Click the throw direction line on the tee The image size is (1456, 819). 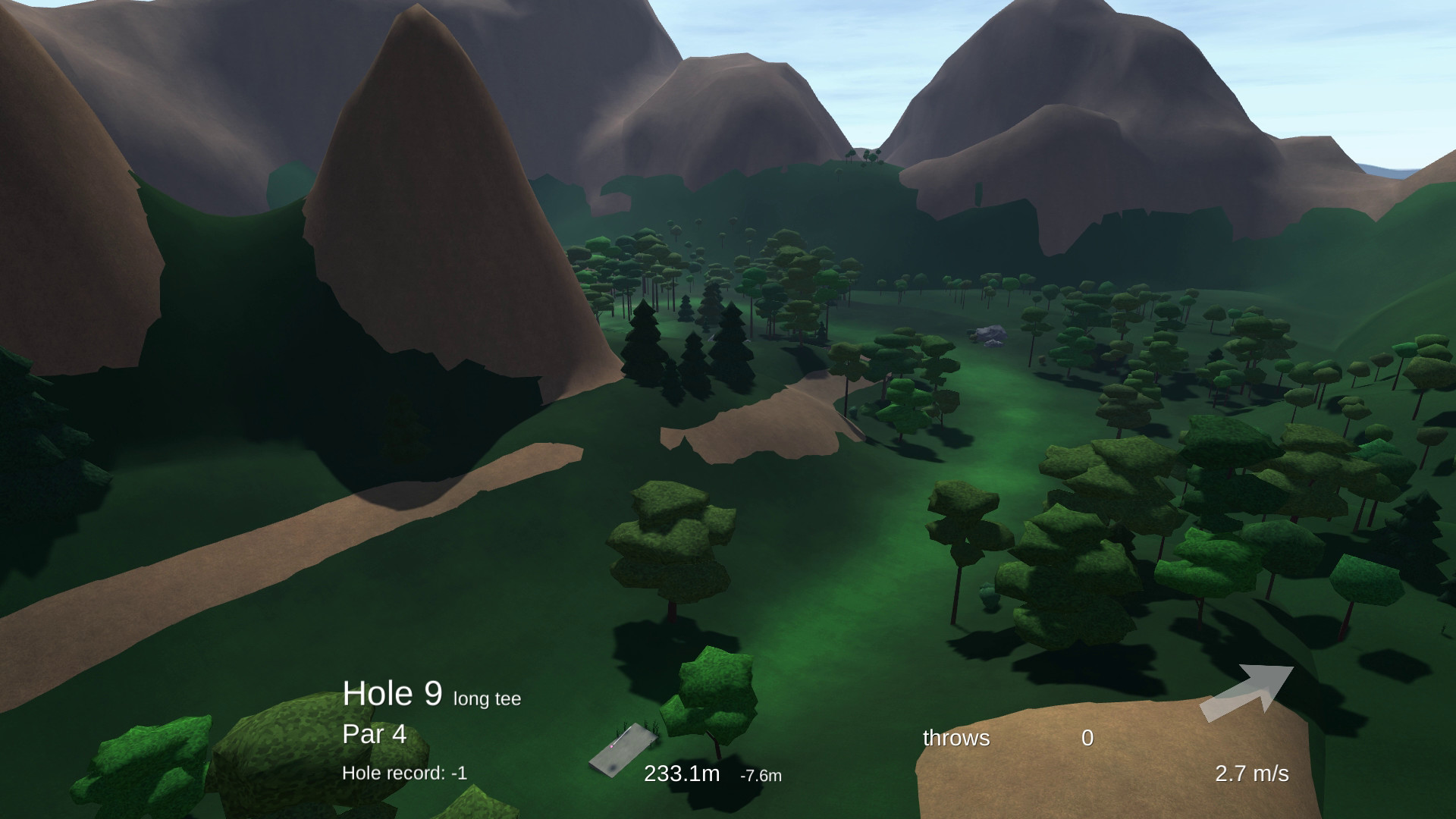(622, 734)
